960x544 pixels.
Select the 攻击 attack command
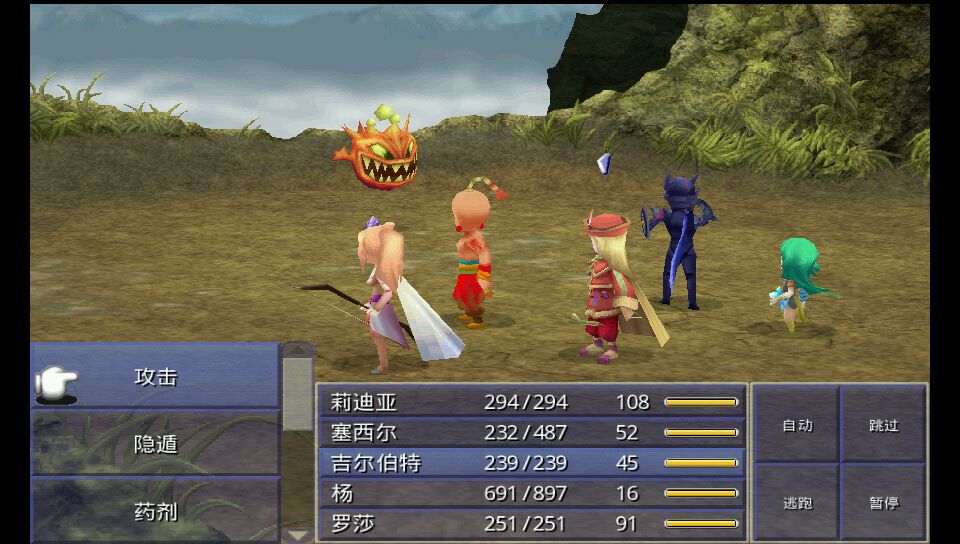(x=155, y=377)
